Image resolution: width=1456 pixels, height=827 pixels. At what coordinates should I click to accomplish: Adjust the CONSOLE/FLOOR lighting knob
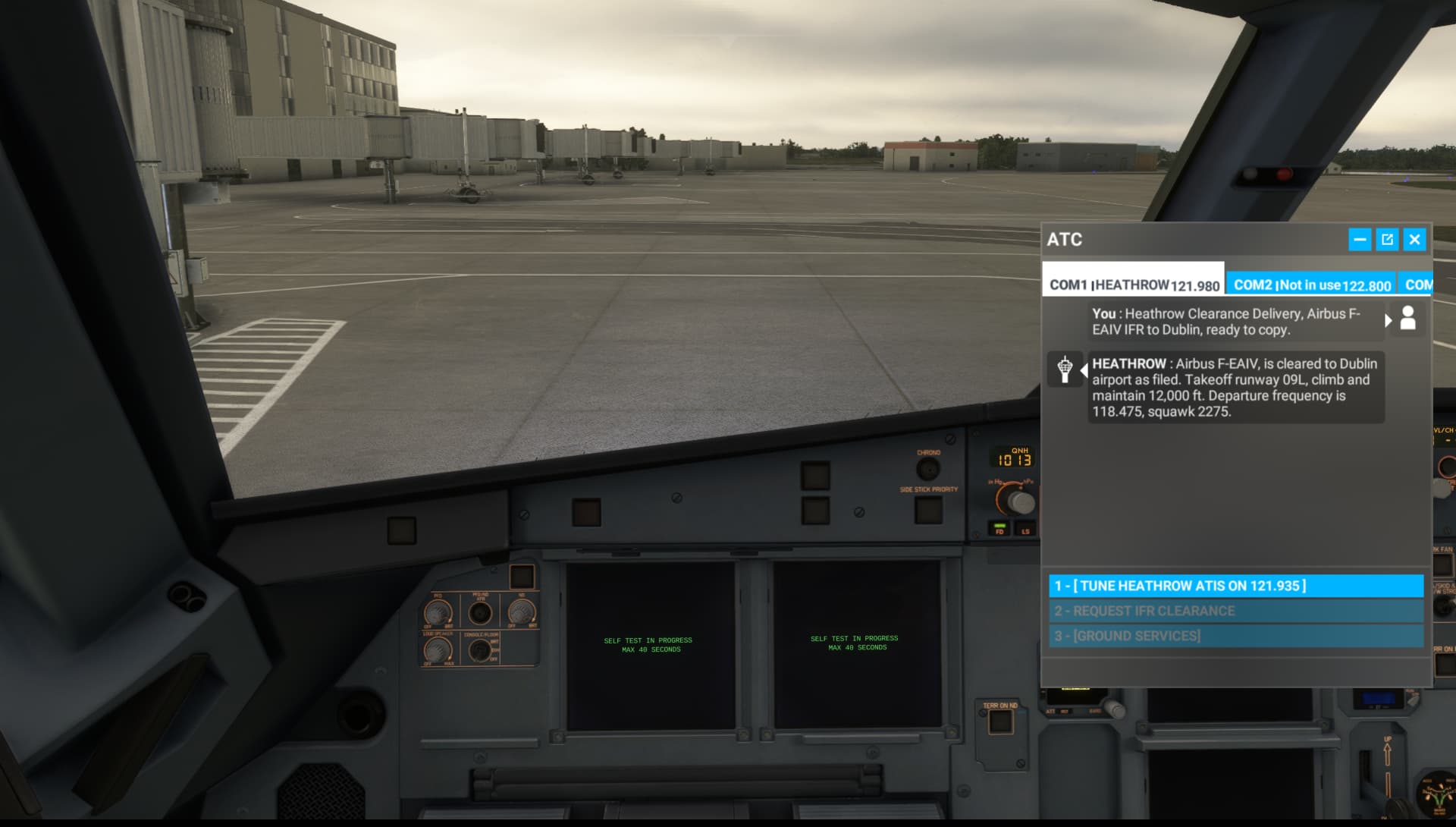point(482,649)
